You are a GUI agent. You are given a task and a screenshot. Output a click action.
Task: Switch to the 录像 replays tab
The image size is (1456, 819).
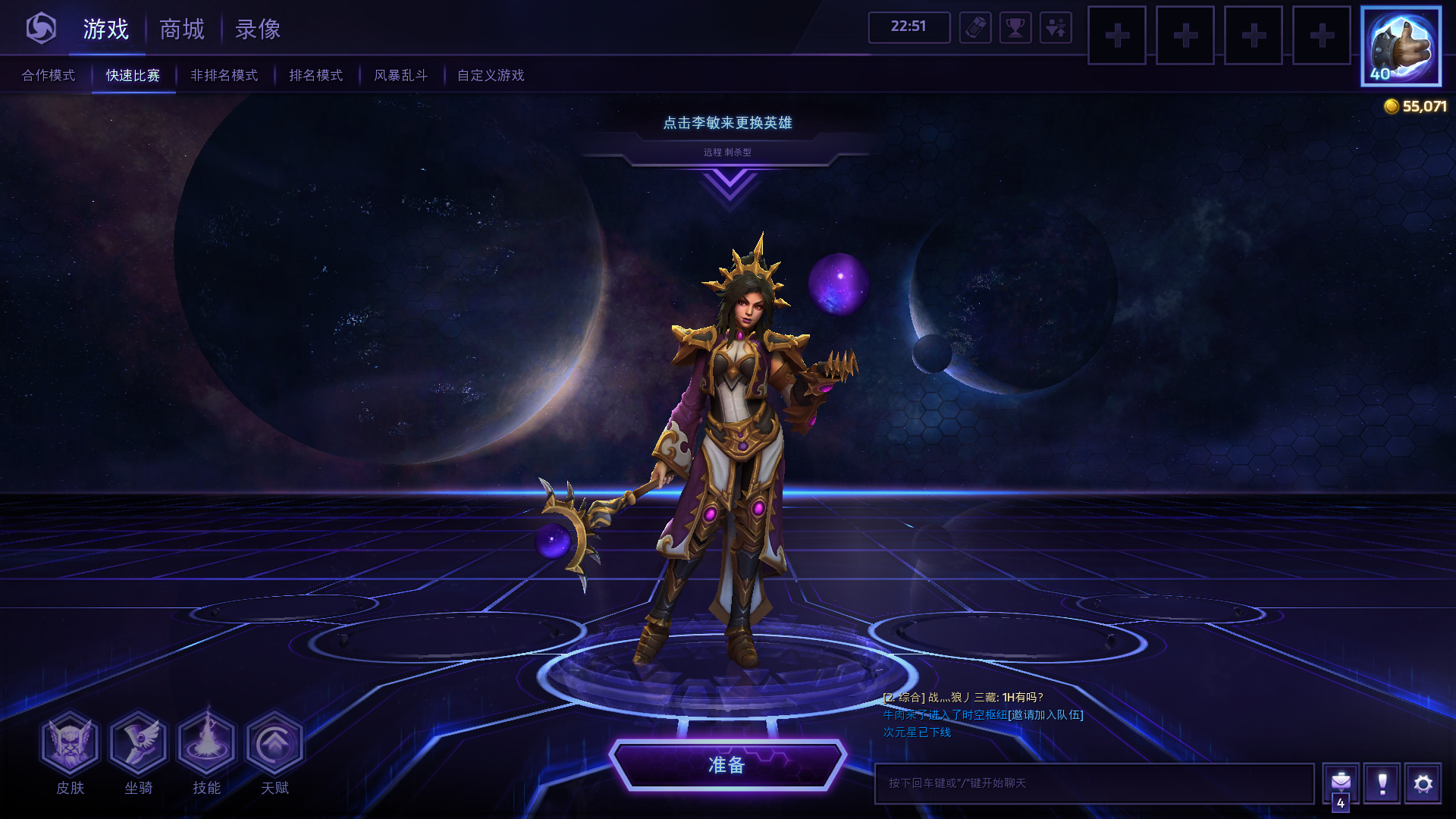click(258, 30)
